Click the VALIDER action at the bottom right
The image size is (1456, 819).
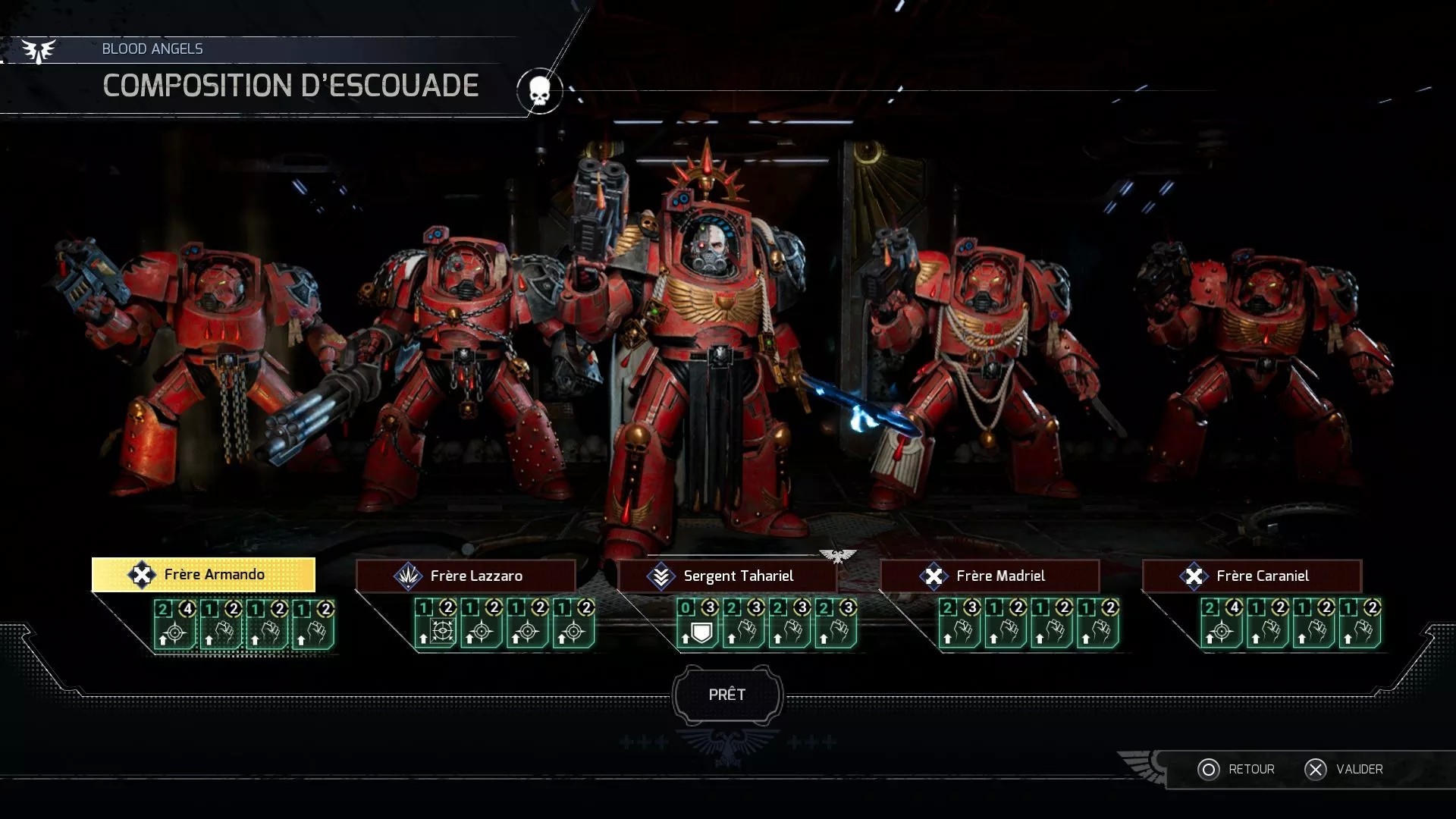[x=1360, y=769]
